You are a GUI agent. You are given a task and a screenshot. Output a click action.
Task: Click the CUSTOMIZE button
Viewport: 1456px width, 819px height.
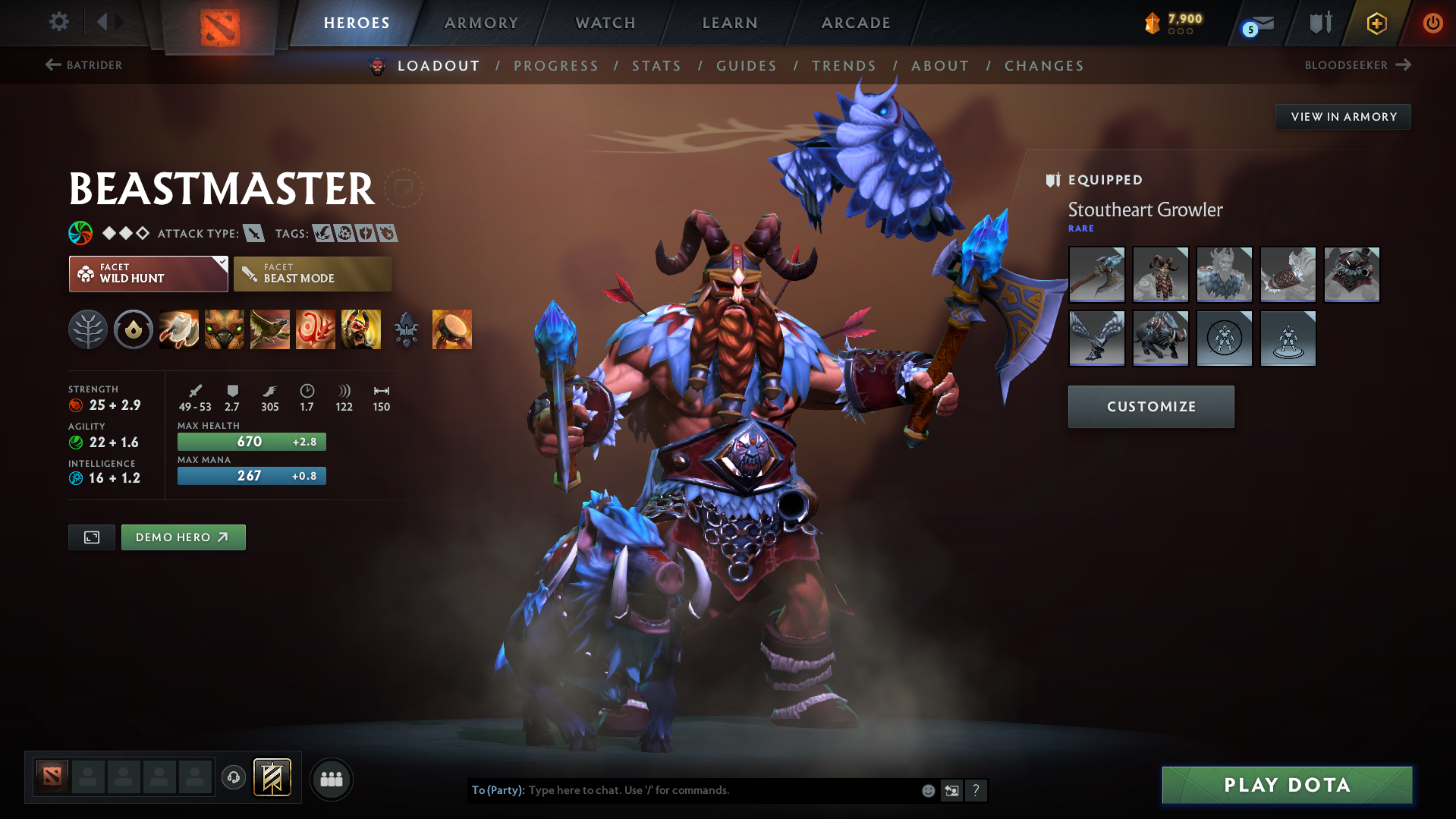(x=1150, y=406)
